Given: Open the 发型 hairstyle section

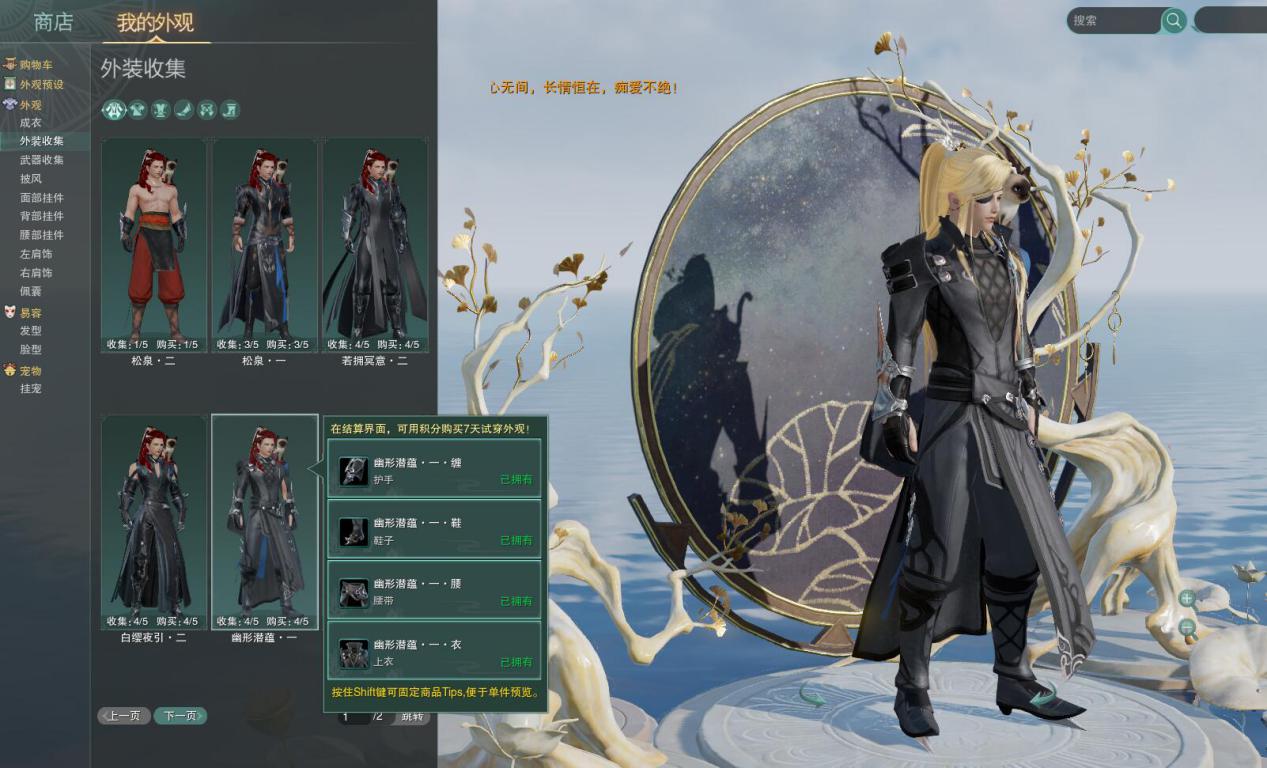Looking at the screenshot, I should [31, 331].
